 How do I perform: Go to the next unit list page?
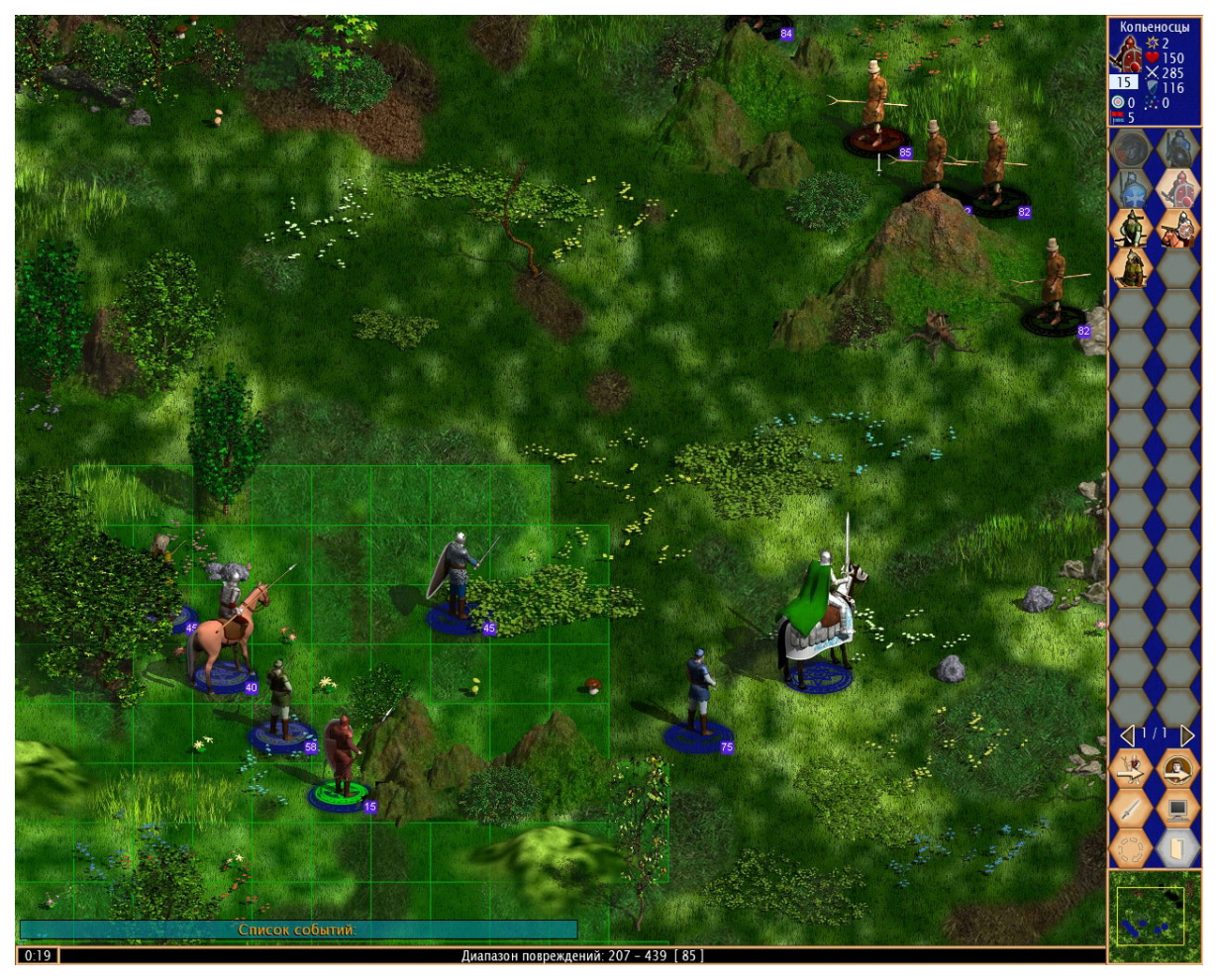(1186, 735)
